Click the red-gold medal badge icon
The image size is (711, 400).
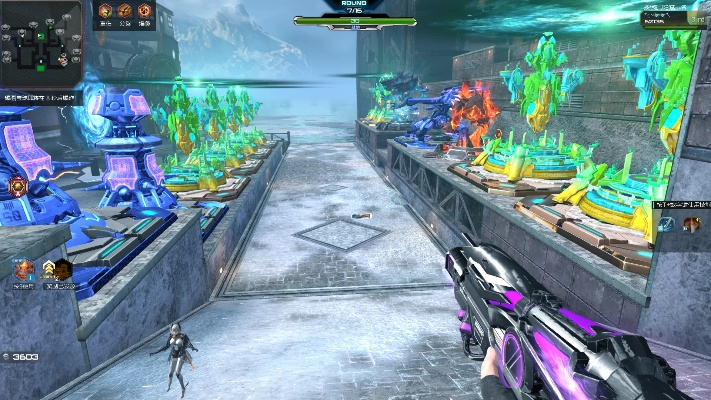(17, 186)
